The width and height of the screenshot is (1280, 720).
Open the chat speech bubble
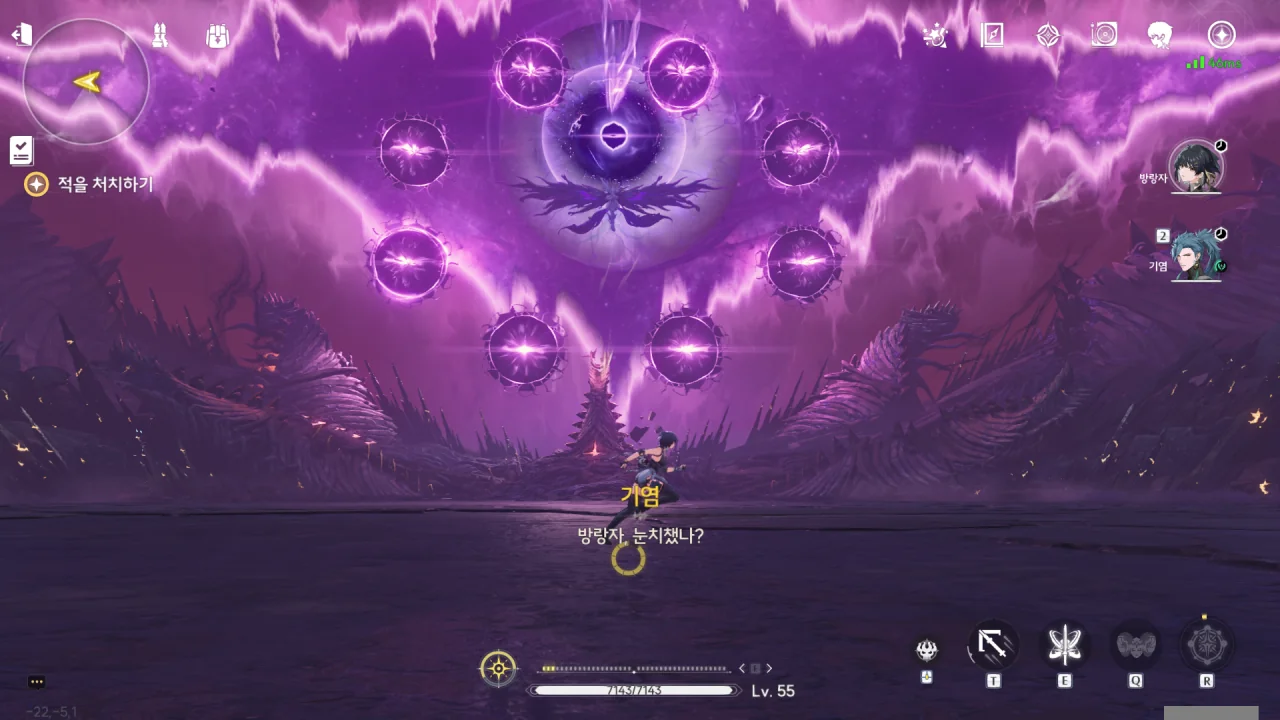point(37,682)
